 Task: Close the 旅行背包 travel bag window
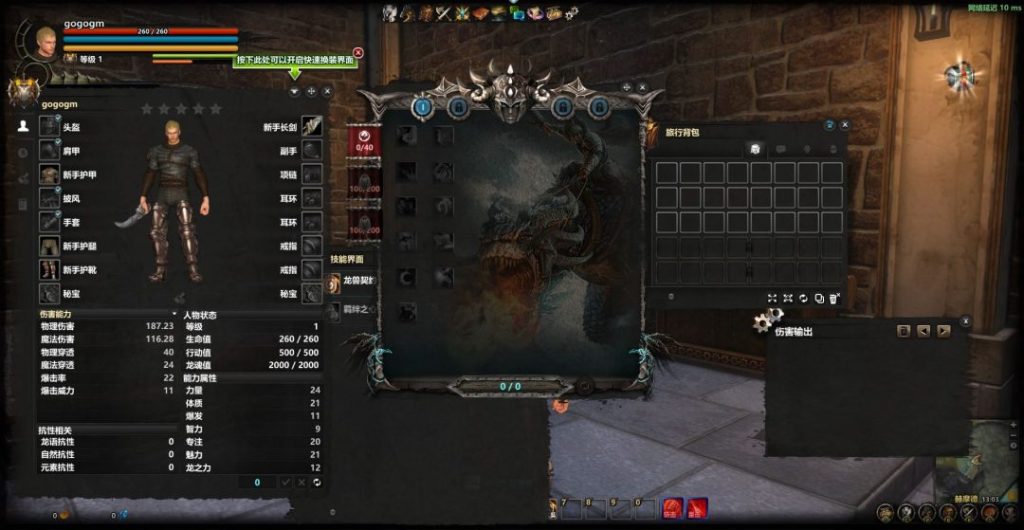click(845, 125)
